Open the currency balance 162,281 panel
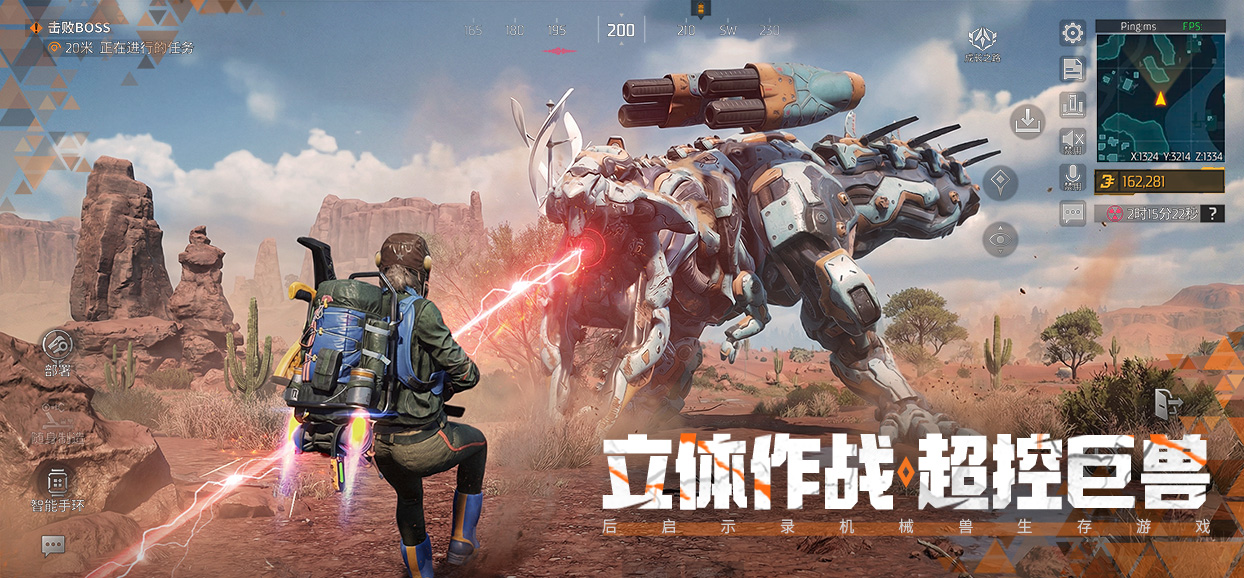Screen dimensions: 1244x578 1160,181
